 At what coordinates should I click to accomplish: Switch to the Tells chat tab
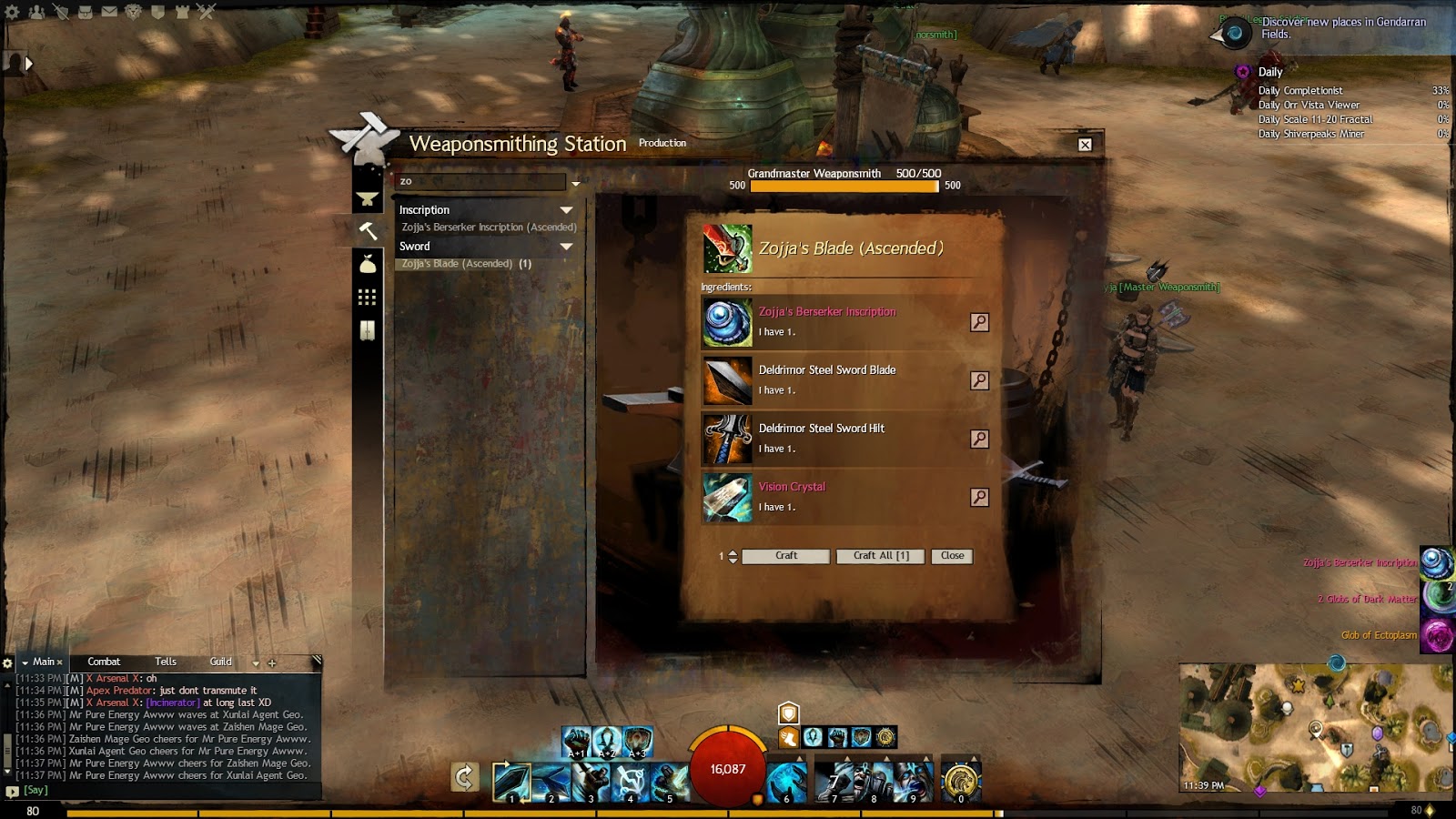pyautogui.click(x=166, y=662)
